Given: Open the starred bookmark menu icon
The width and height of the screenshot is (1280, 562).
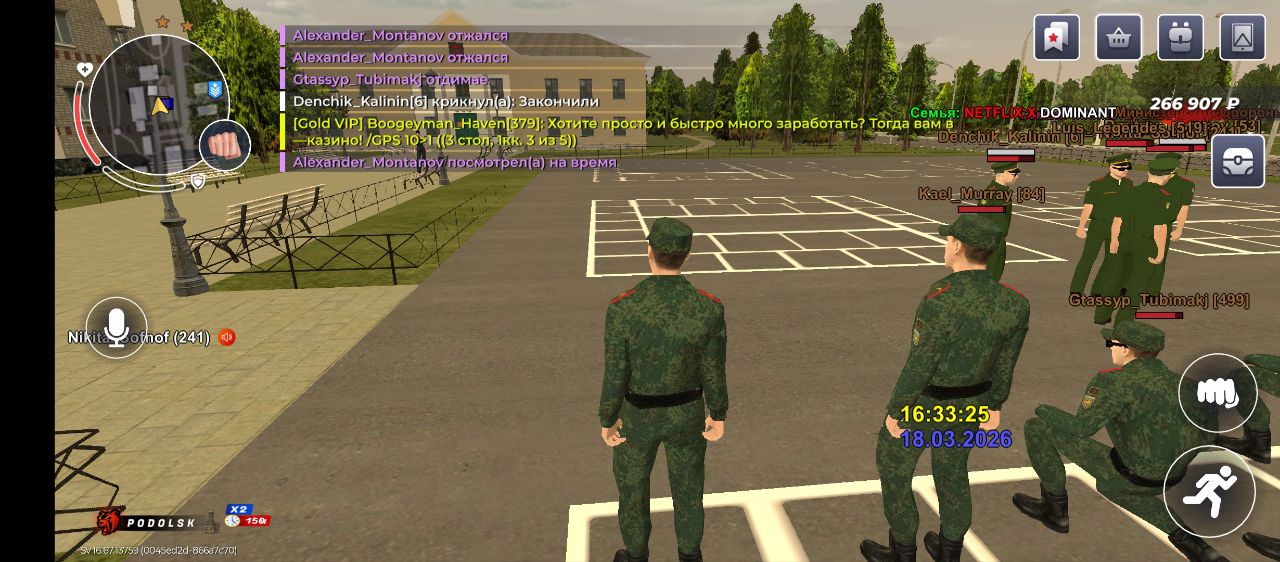Looking at the screenshot, I should click(1057, 38).
